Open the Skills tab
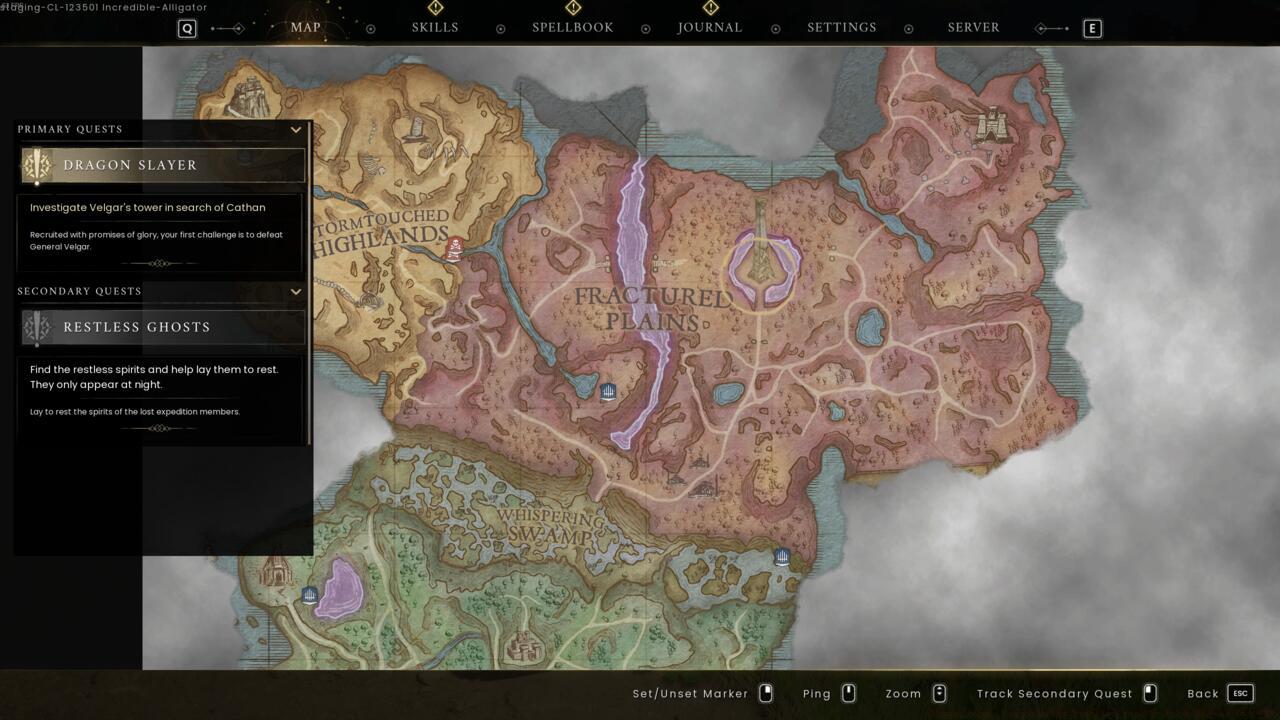Viewport: 1280px width, 720px height. point(435,27)
